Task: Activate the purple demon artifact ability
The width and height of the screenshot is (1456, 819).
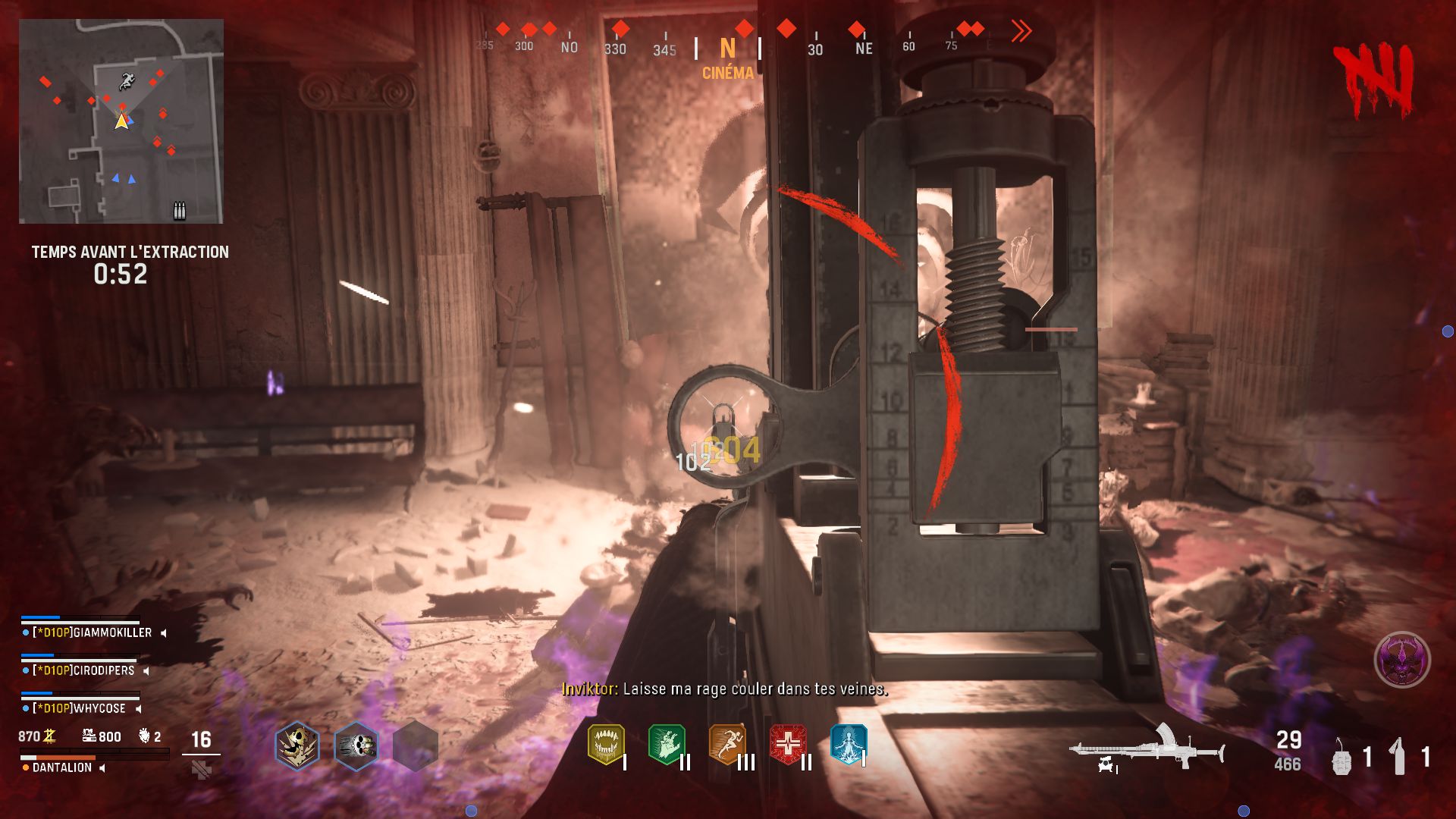Action: (1402, 660)
